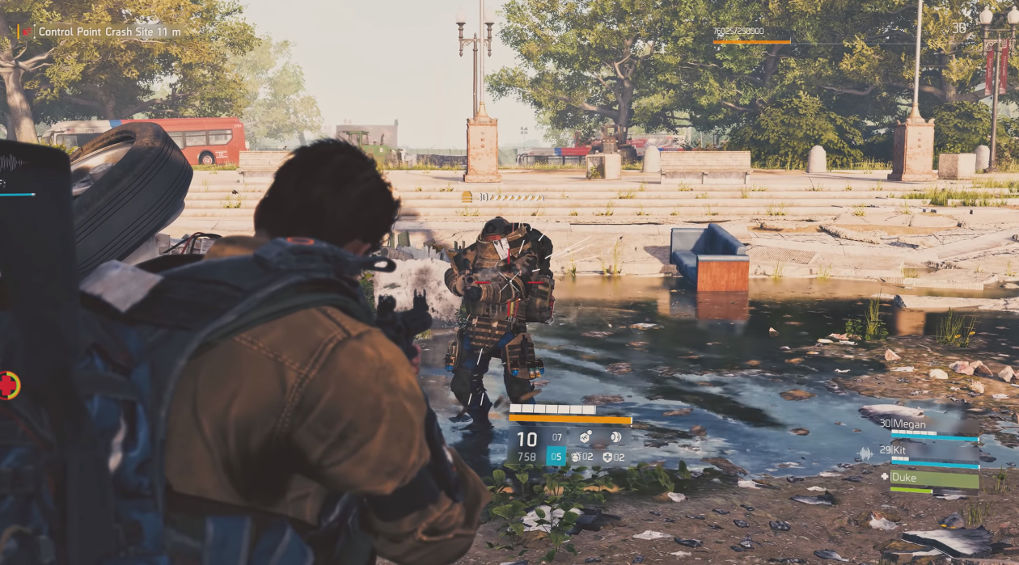Switch to the highlighted secondary weapon slot
This screenshot has width=1019, height=565.
(x=556, y=457)
